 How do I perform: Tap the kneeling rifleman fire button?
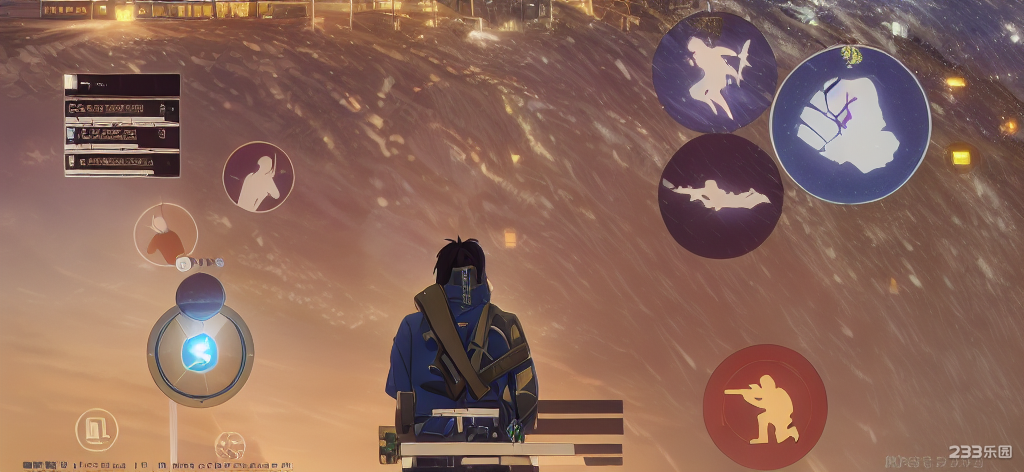(x=764, y=407)
